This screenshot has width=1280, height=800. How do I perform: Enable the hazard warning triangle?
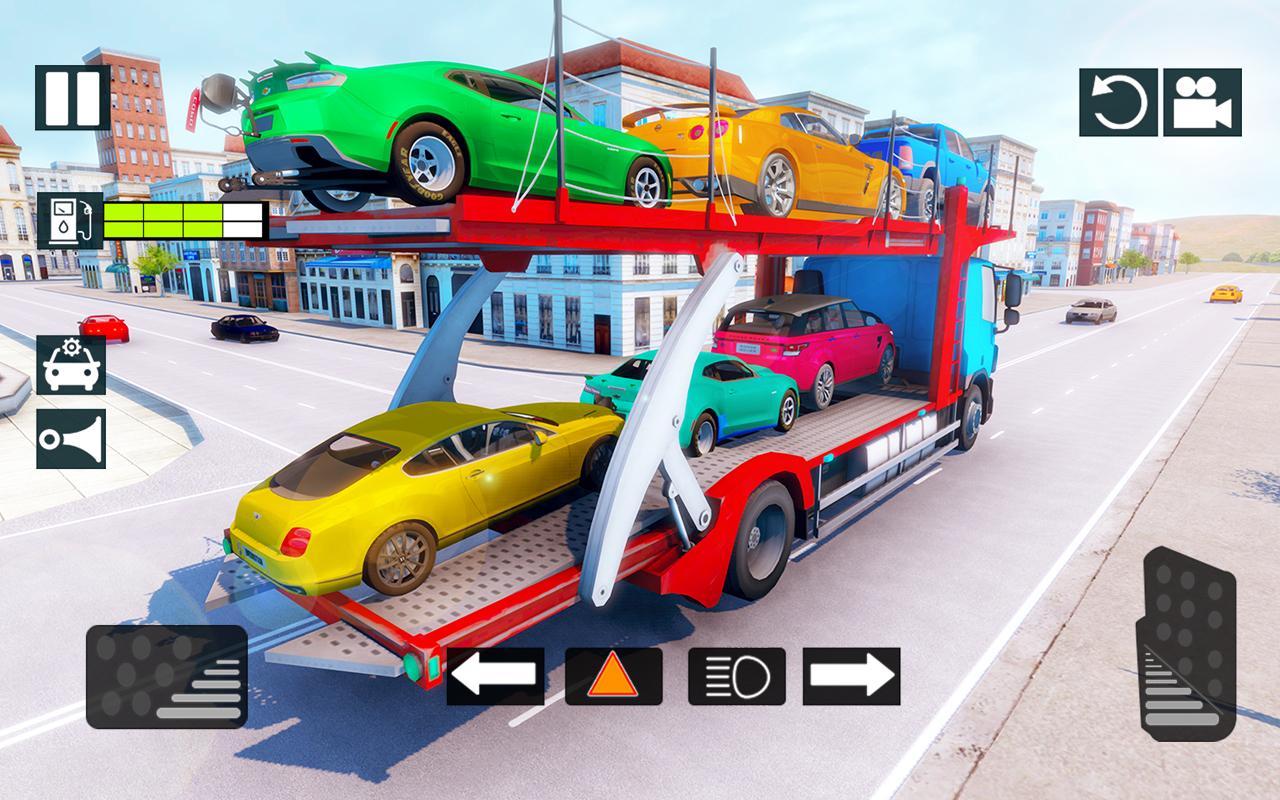(x=614, y=676)
